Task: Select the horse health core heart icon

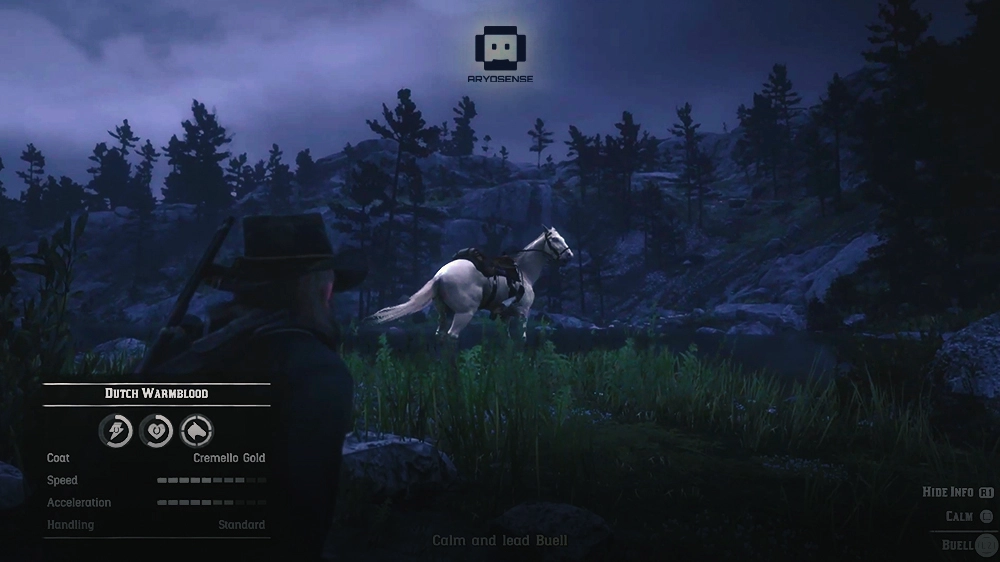Action: click(x=156, y=431)
